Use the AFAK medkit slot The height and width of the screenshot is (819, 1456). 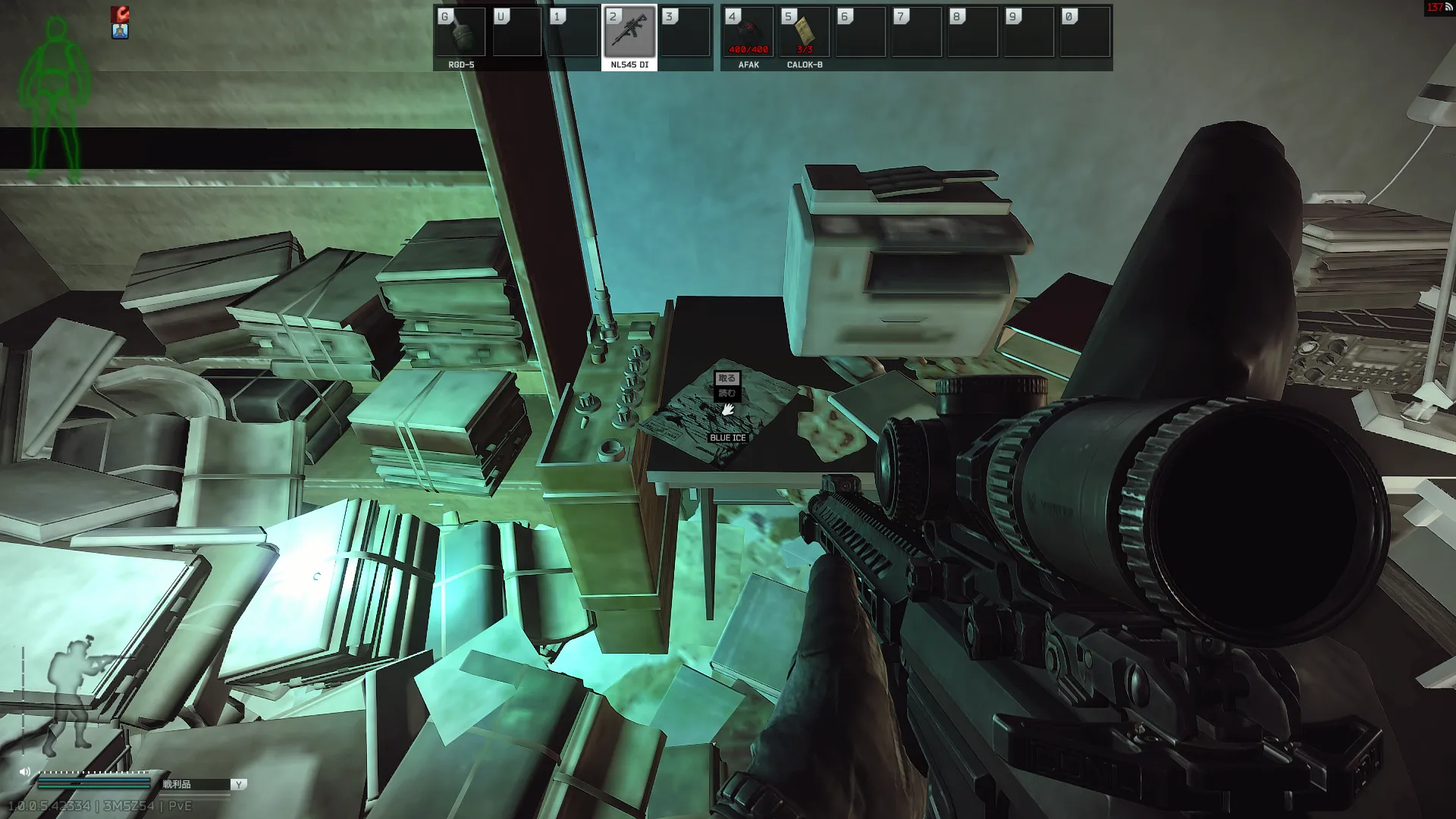pos(748,33)
